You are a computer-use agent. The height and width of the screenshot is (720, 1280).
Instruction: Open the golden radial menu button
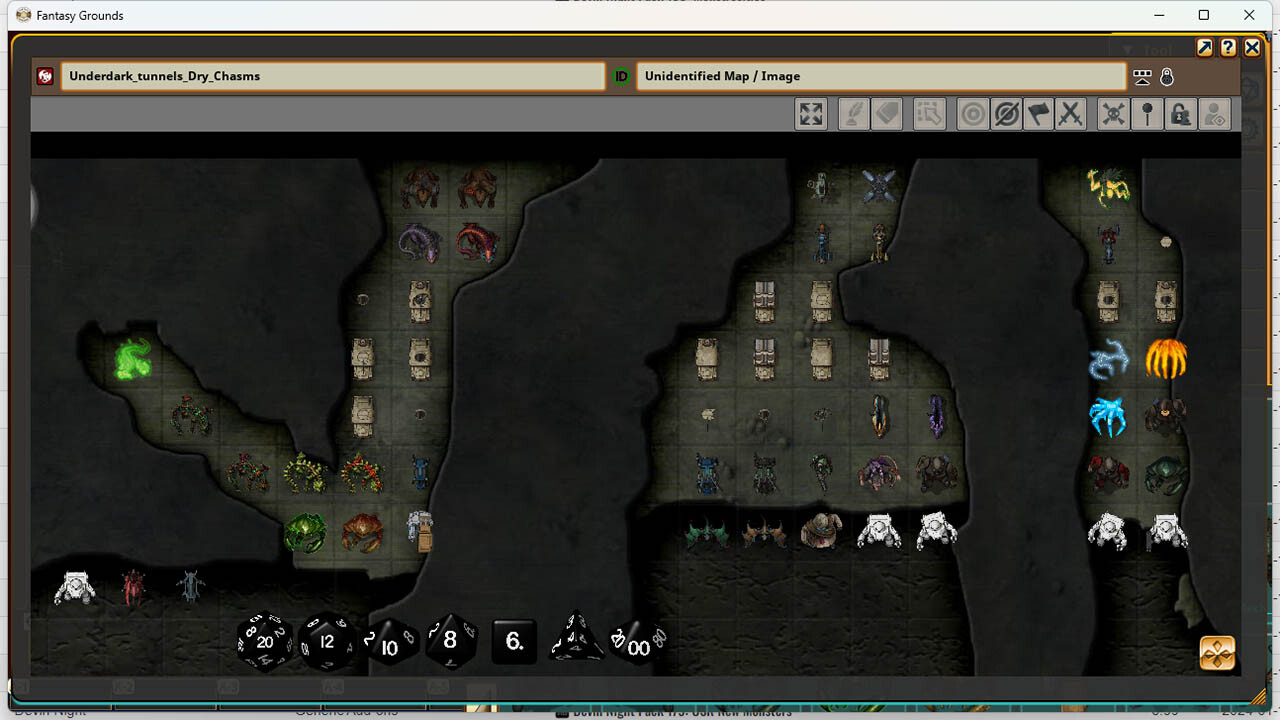[x=1216, y=653]
